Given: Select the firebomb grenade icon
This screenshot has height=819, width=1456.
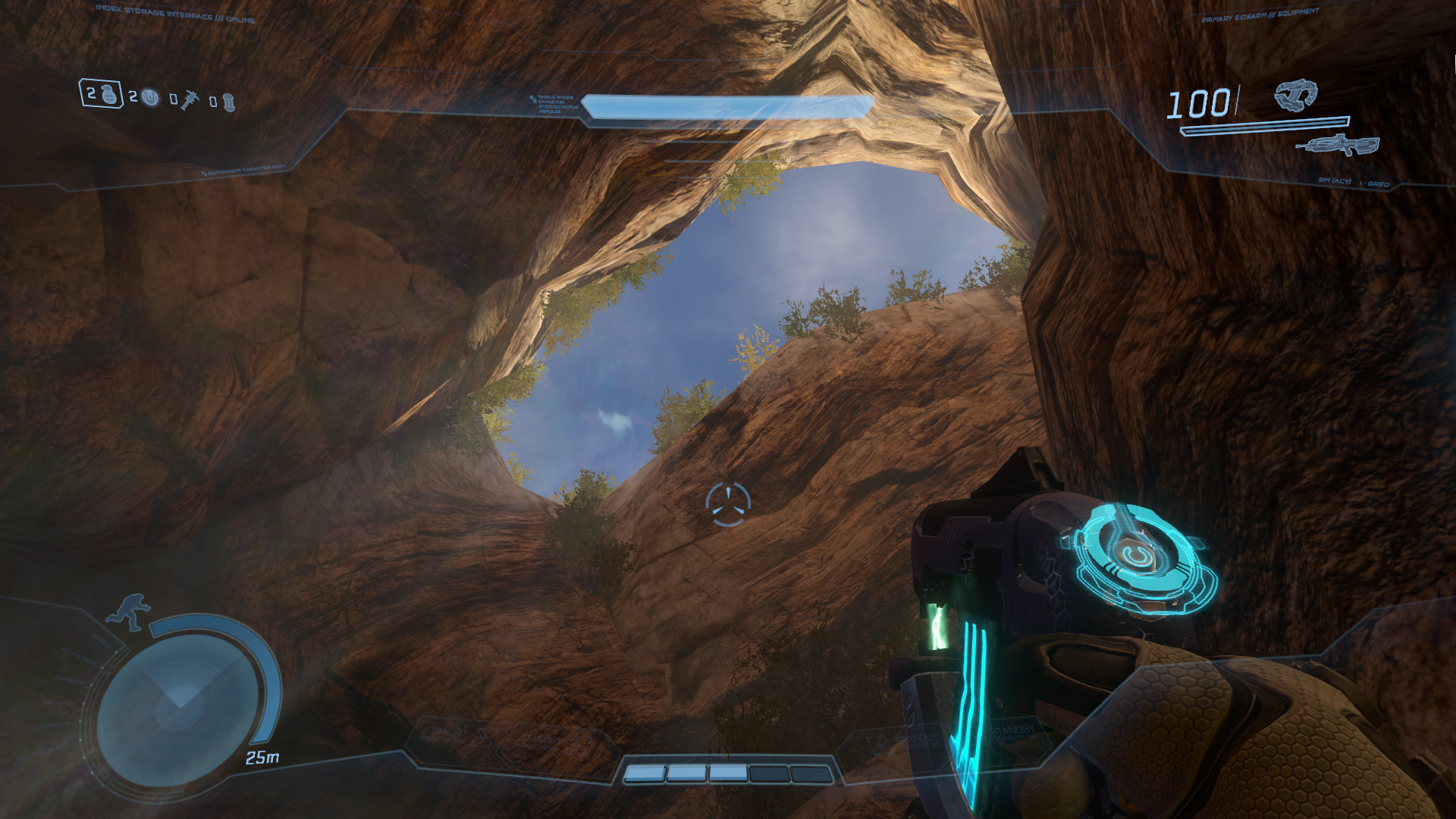Looking at the screenshot, I should (227, 102).
